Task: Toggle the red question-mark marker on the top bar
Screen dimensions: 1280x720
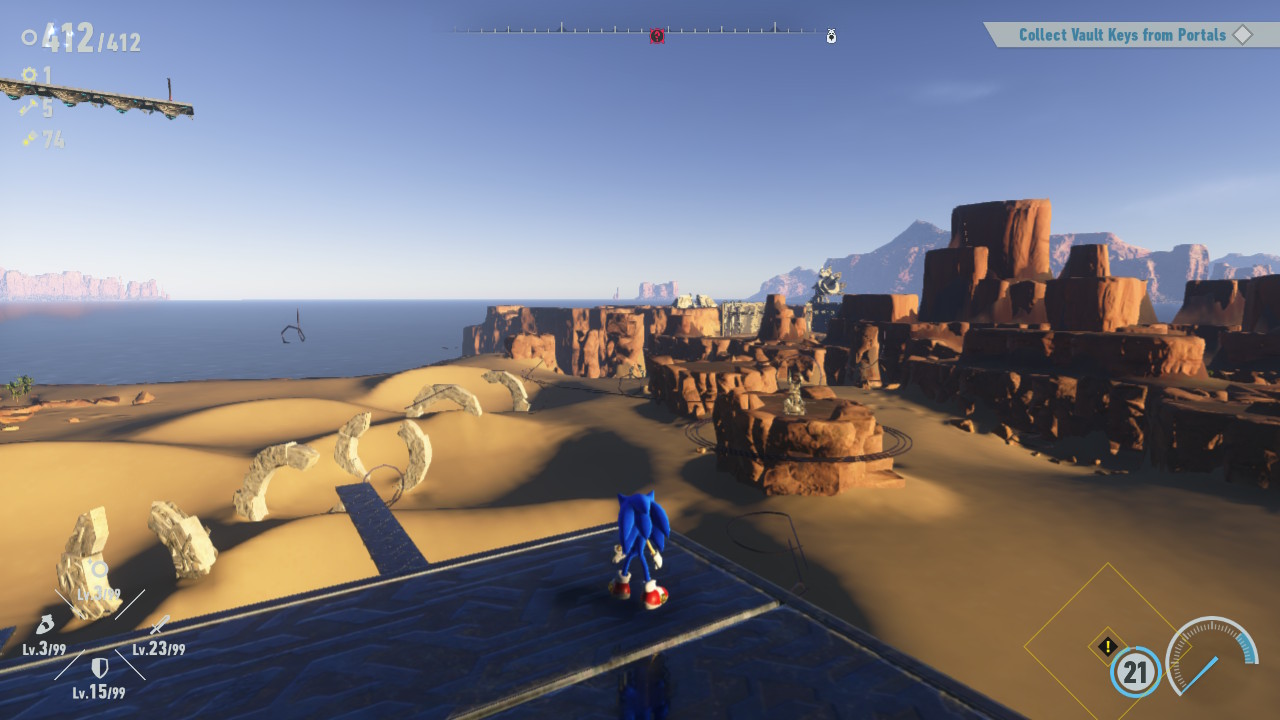Action: [x=657, y=35]
